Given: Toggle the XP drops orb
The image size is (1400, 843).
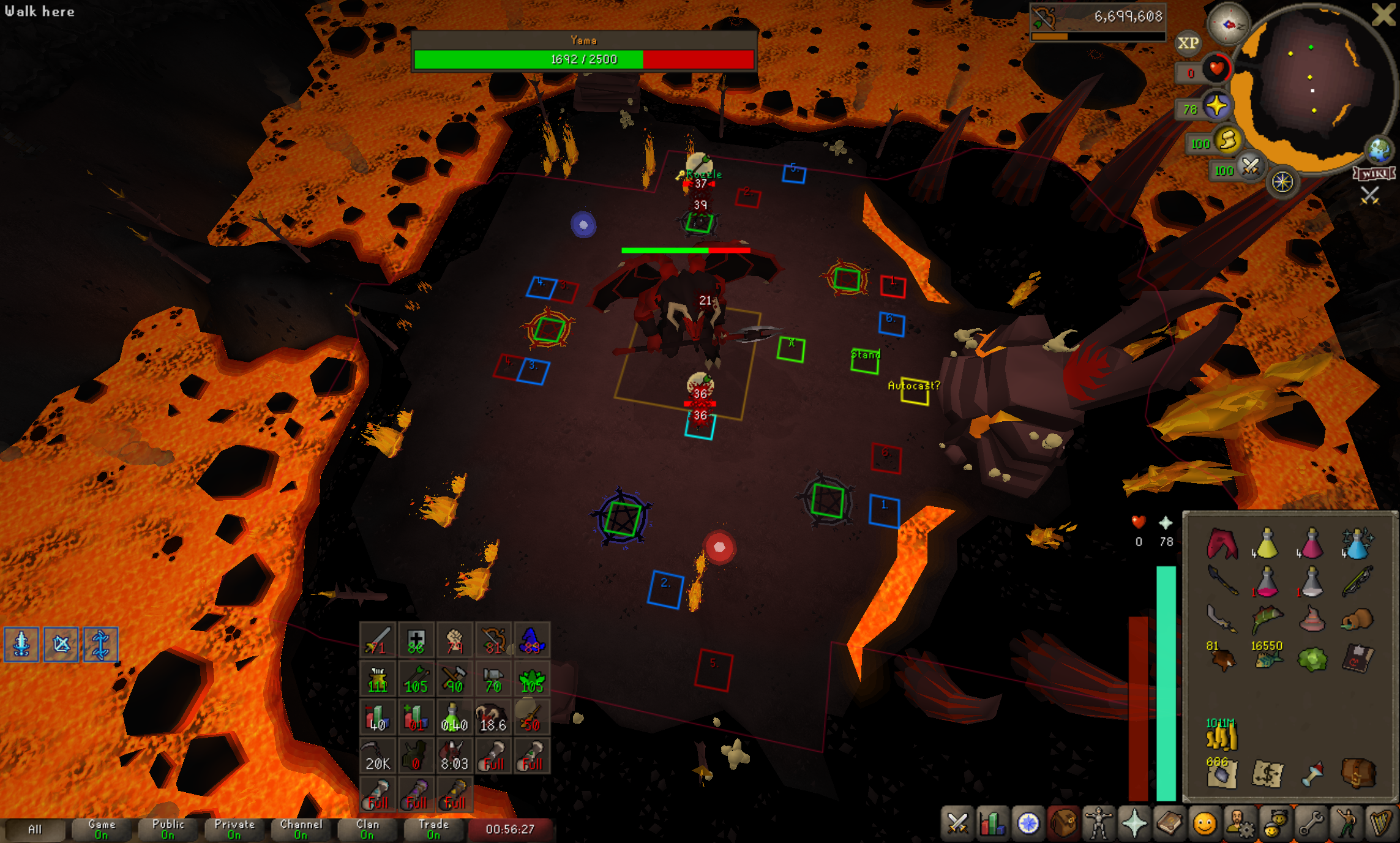Looking at the screenshot, I should pos(1188,43).
